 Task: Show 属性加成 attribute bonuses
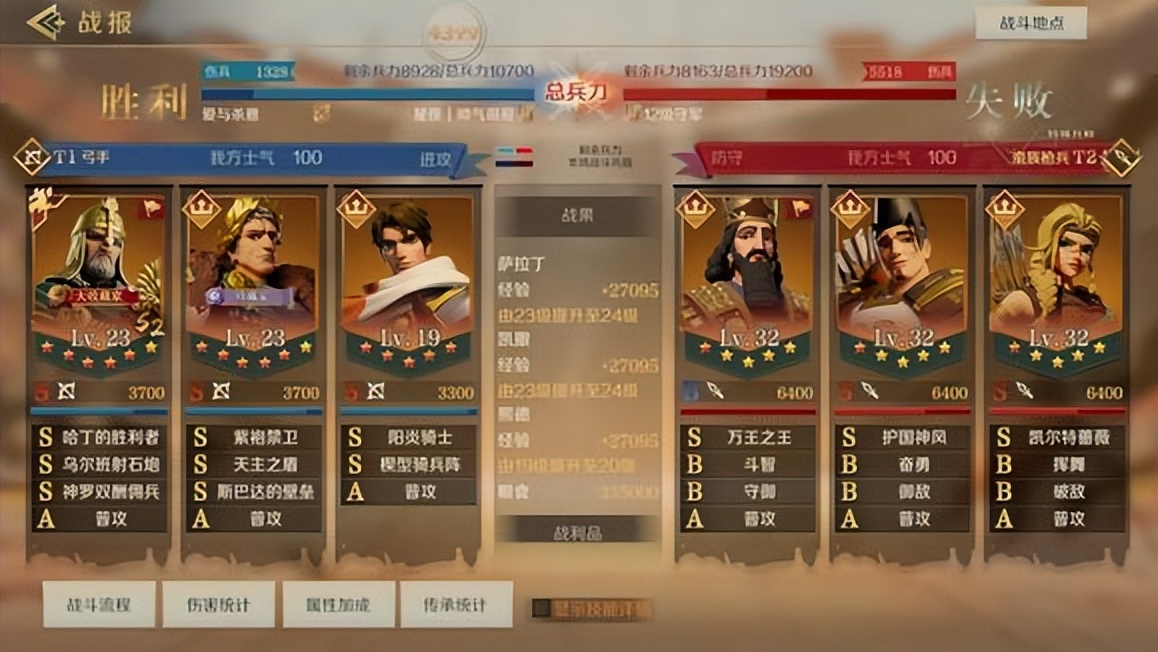pos(338,604)
